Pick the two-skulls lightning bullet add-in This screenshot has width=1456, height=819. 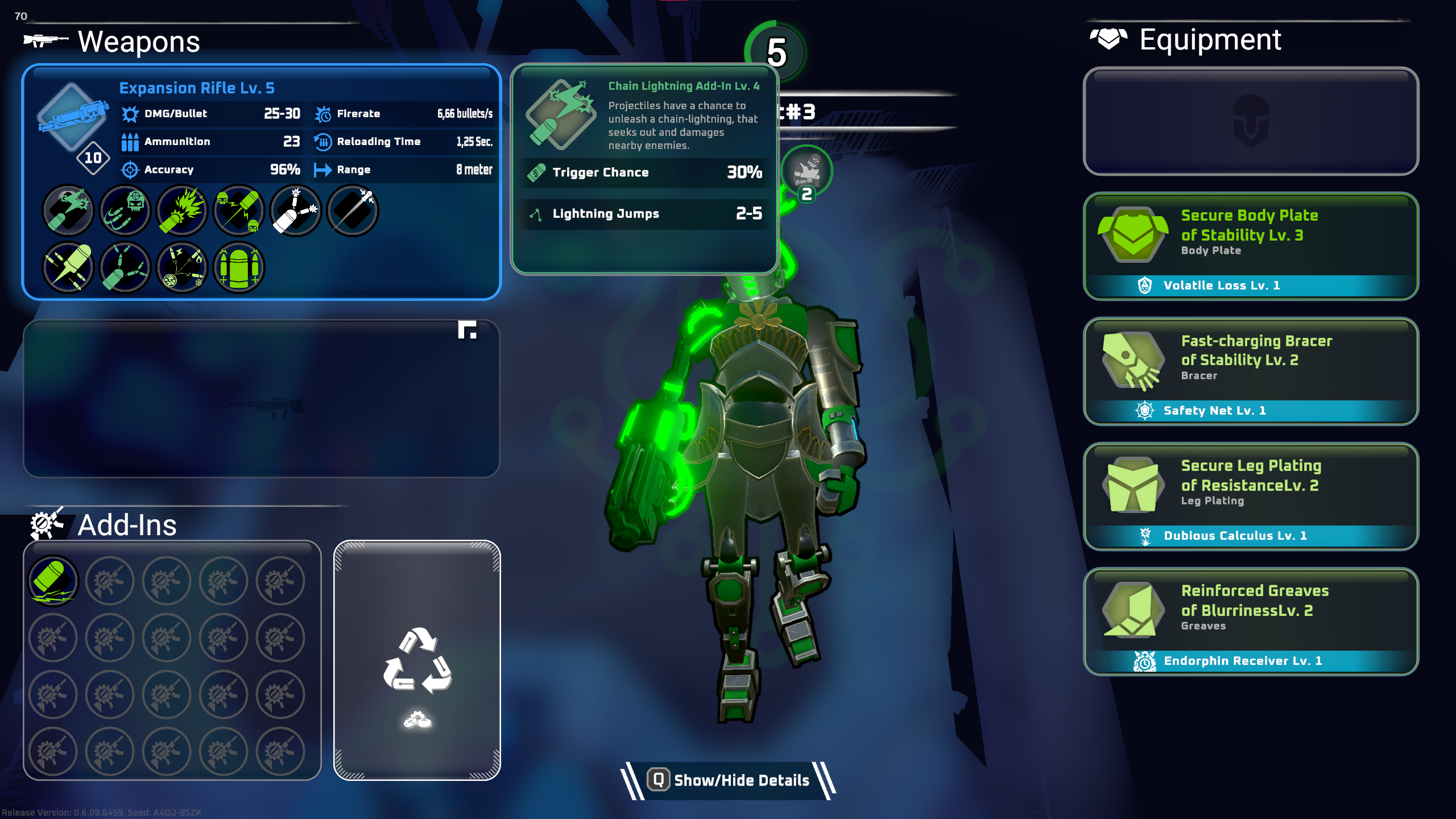(x=239, y=211)
